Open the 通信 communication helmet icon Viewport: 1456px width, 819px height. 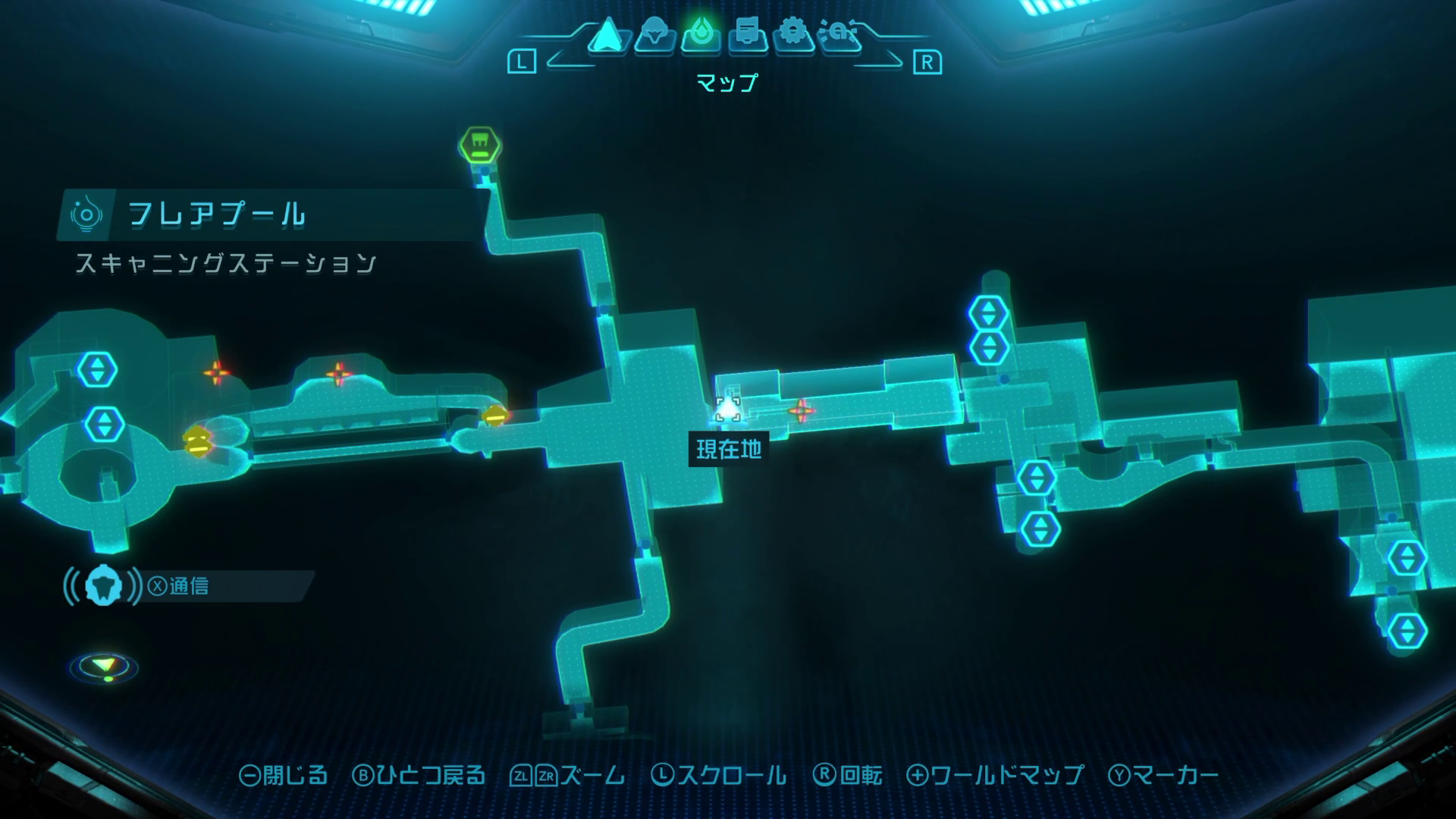tap(103, 586)
